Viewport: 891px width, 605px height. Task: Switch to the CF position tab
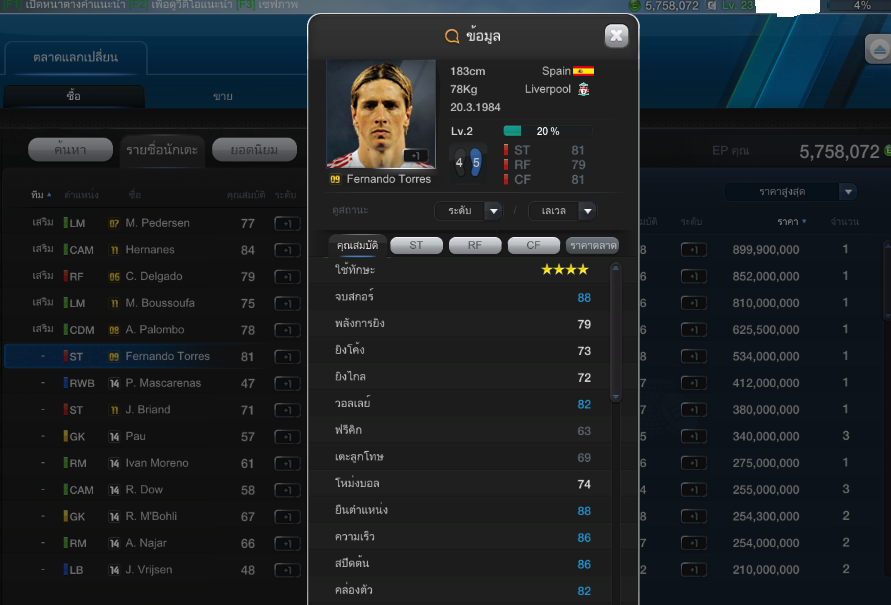[533, 245]
